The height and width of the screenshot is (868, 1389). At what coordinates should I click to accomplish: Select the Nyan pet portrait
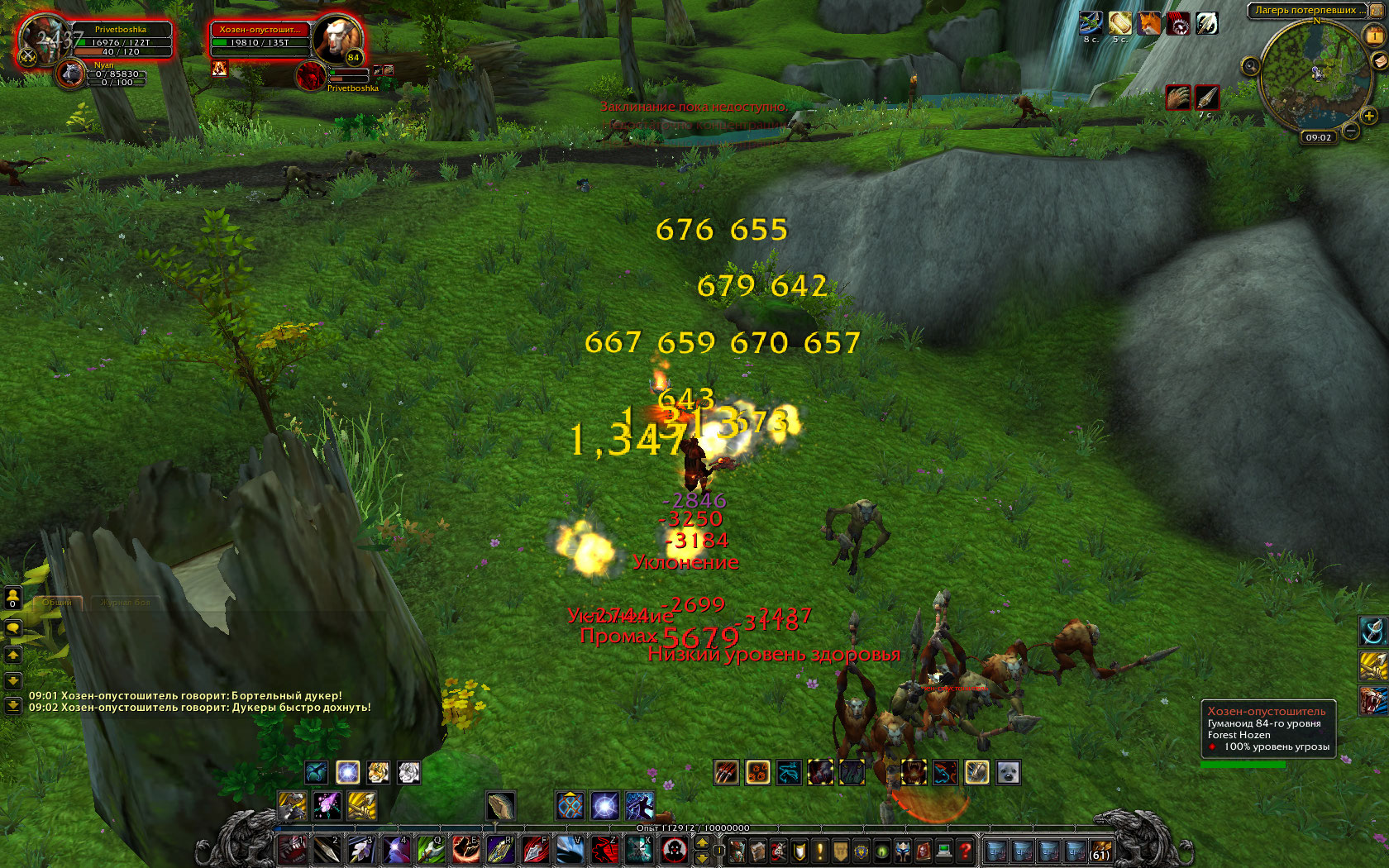click(71, 74)
